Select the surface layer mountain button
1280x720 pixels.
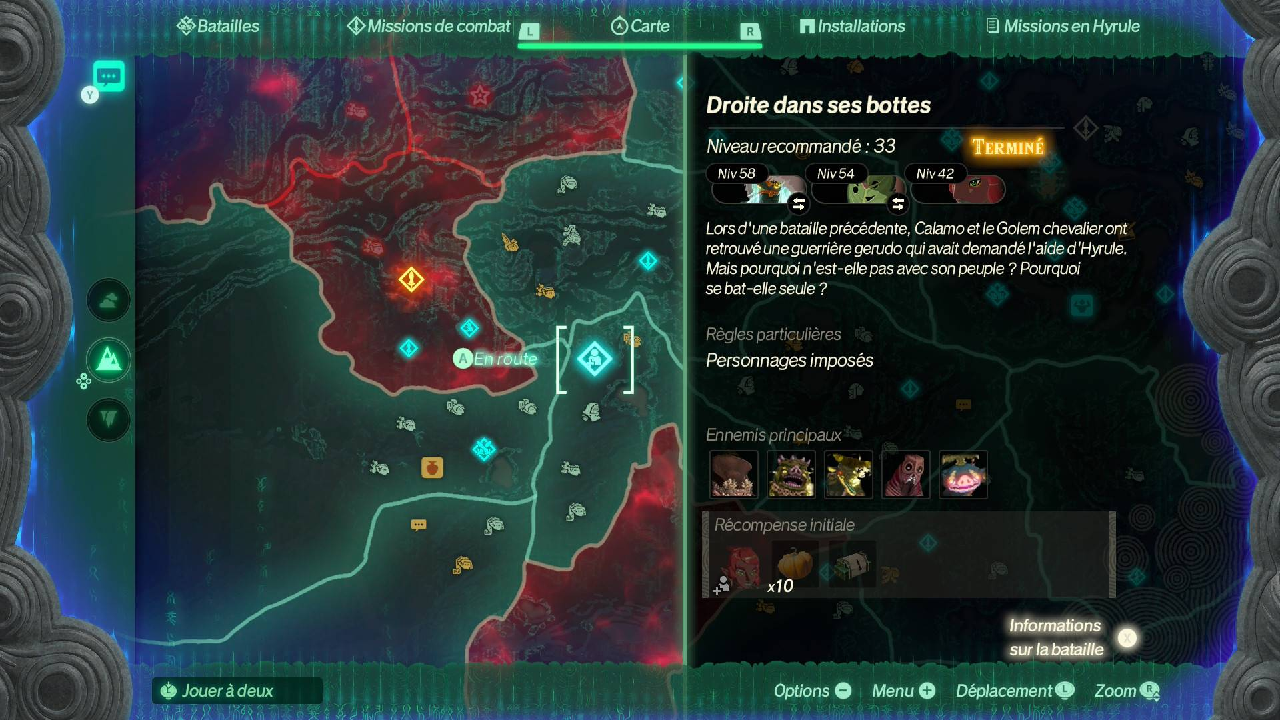pyautogui.click(x=108, y=360)
